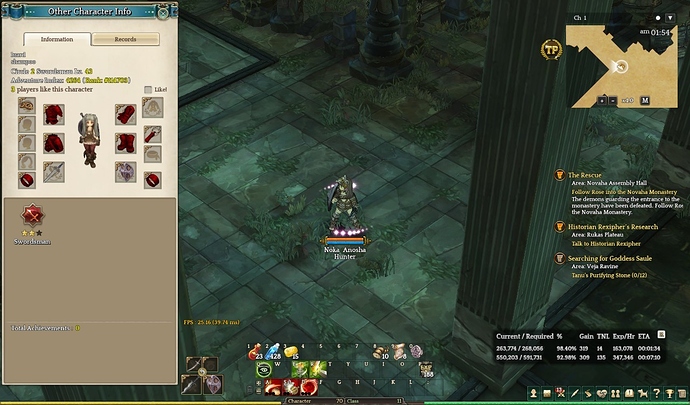Open the full map with M button
The image size is (690, 405).
(x=645, y=100)
